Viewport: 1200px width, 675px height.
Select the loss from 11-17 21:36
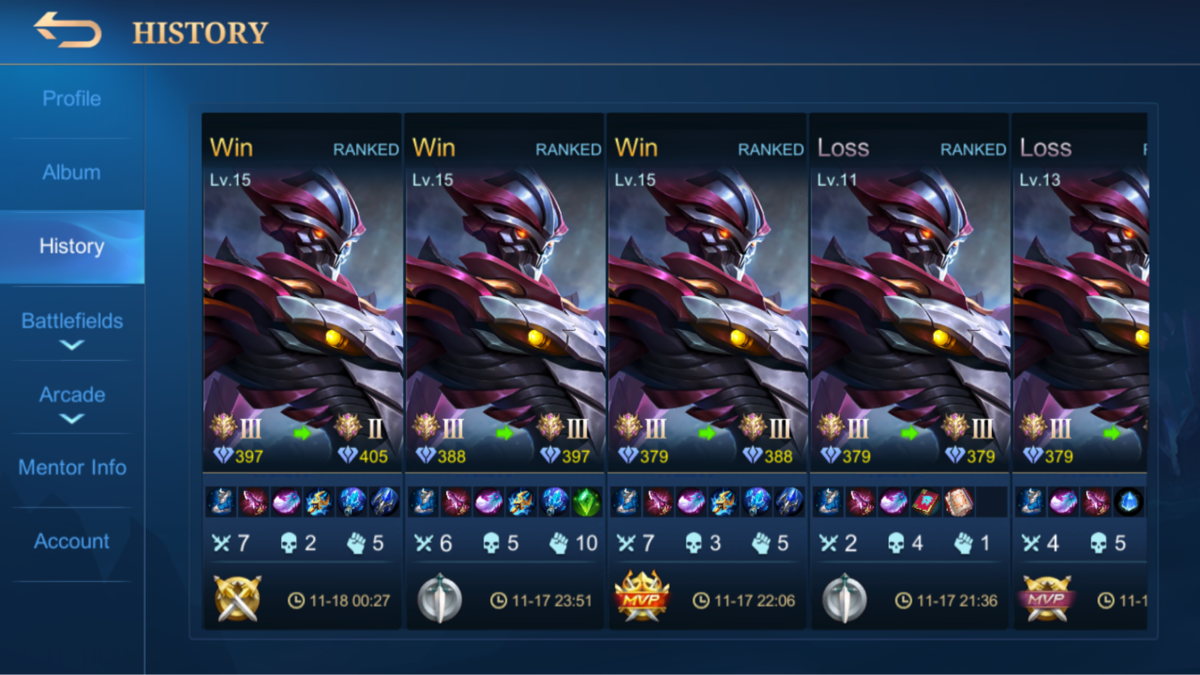(x=910, y=370)
